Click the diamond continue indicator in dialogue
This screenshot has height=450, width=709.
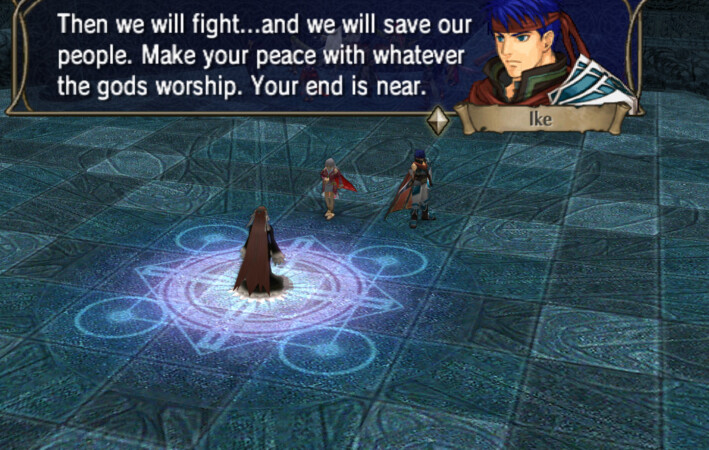(x=438, y=120)
